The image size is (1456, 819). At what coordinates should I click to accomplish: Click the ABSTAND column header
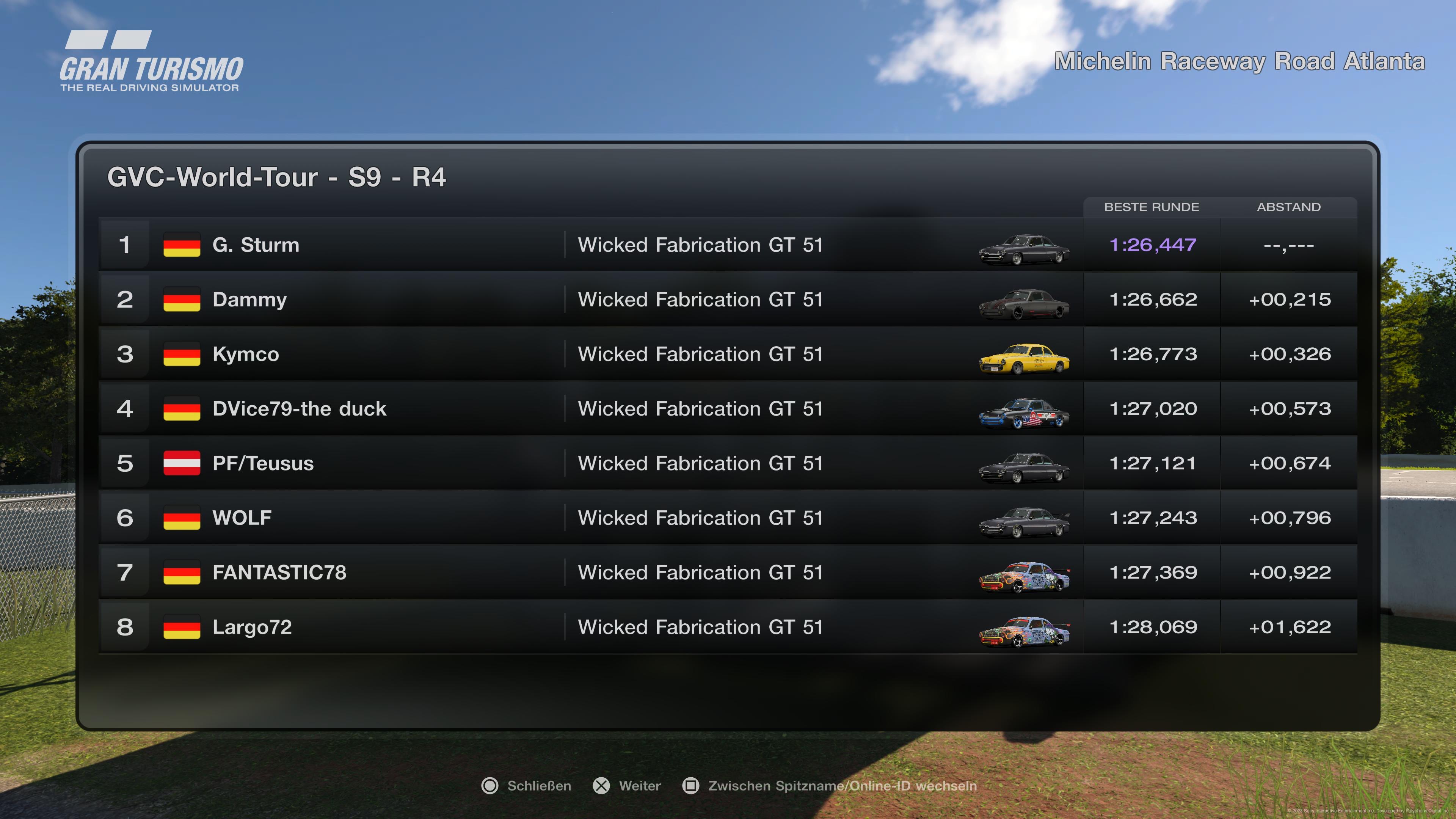[x=1289, y=207]
